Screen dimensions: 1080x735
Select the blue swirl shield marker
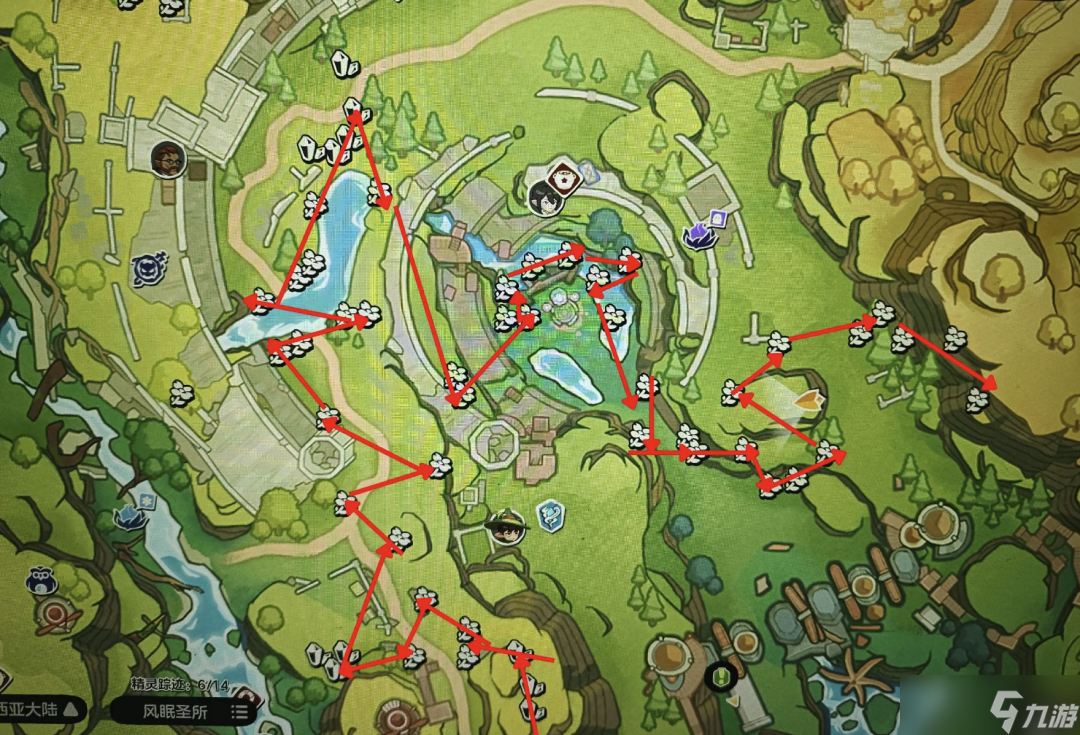(550, 516)
